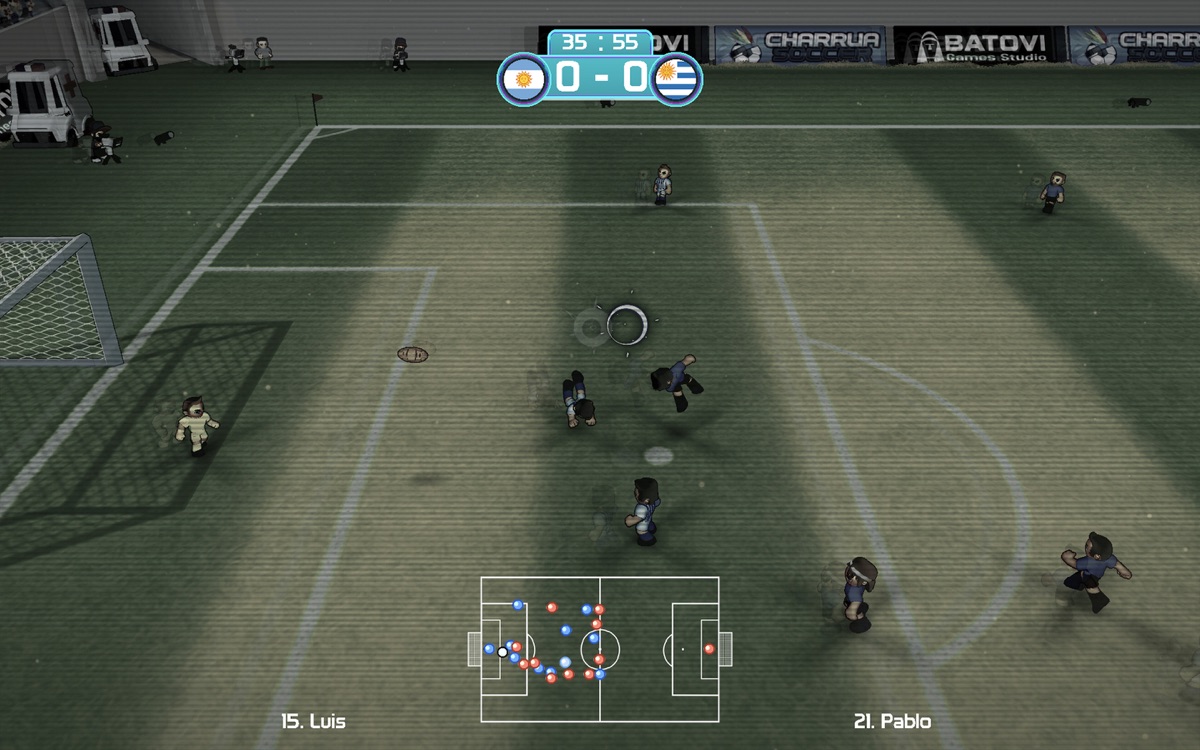The height and width of the screenshot is (750, 1200).
Task: Select the Argentina flag icon
Action: tap(521, 78)
